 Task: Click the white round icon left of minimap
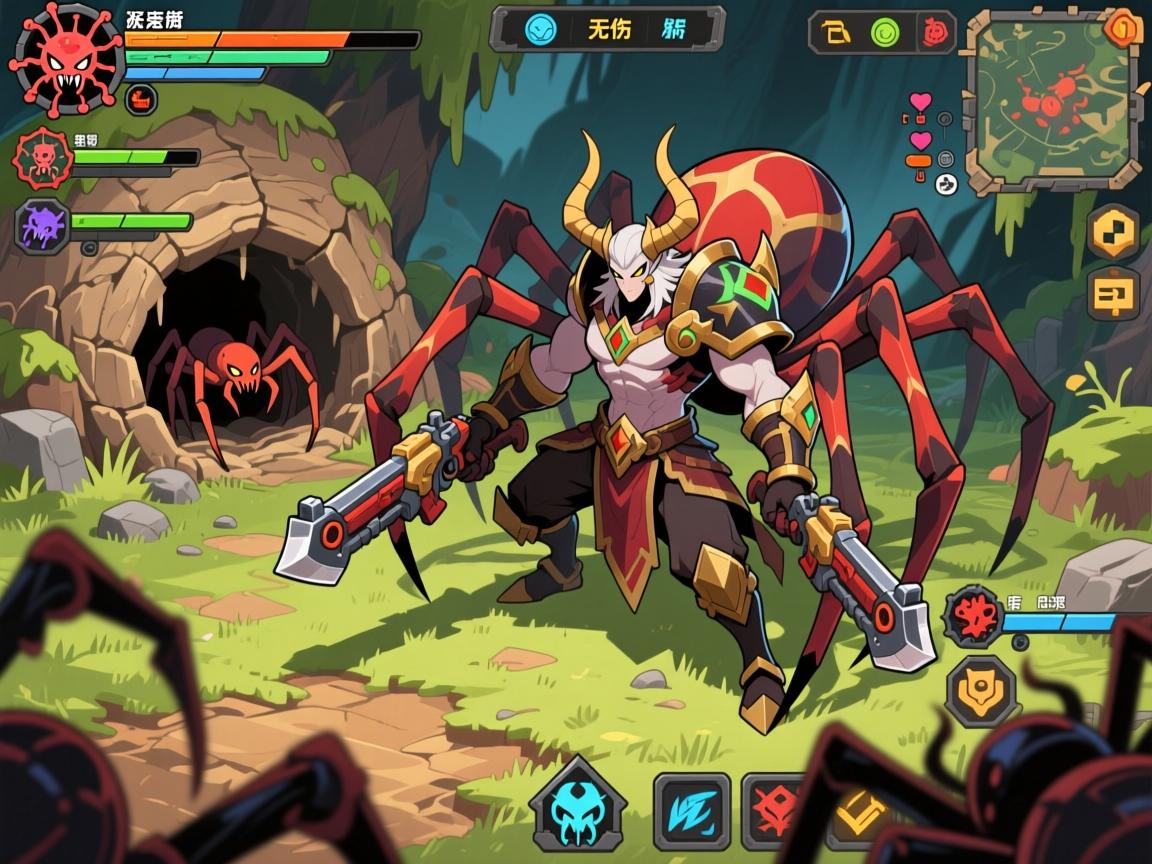[x=946, y=183]
